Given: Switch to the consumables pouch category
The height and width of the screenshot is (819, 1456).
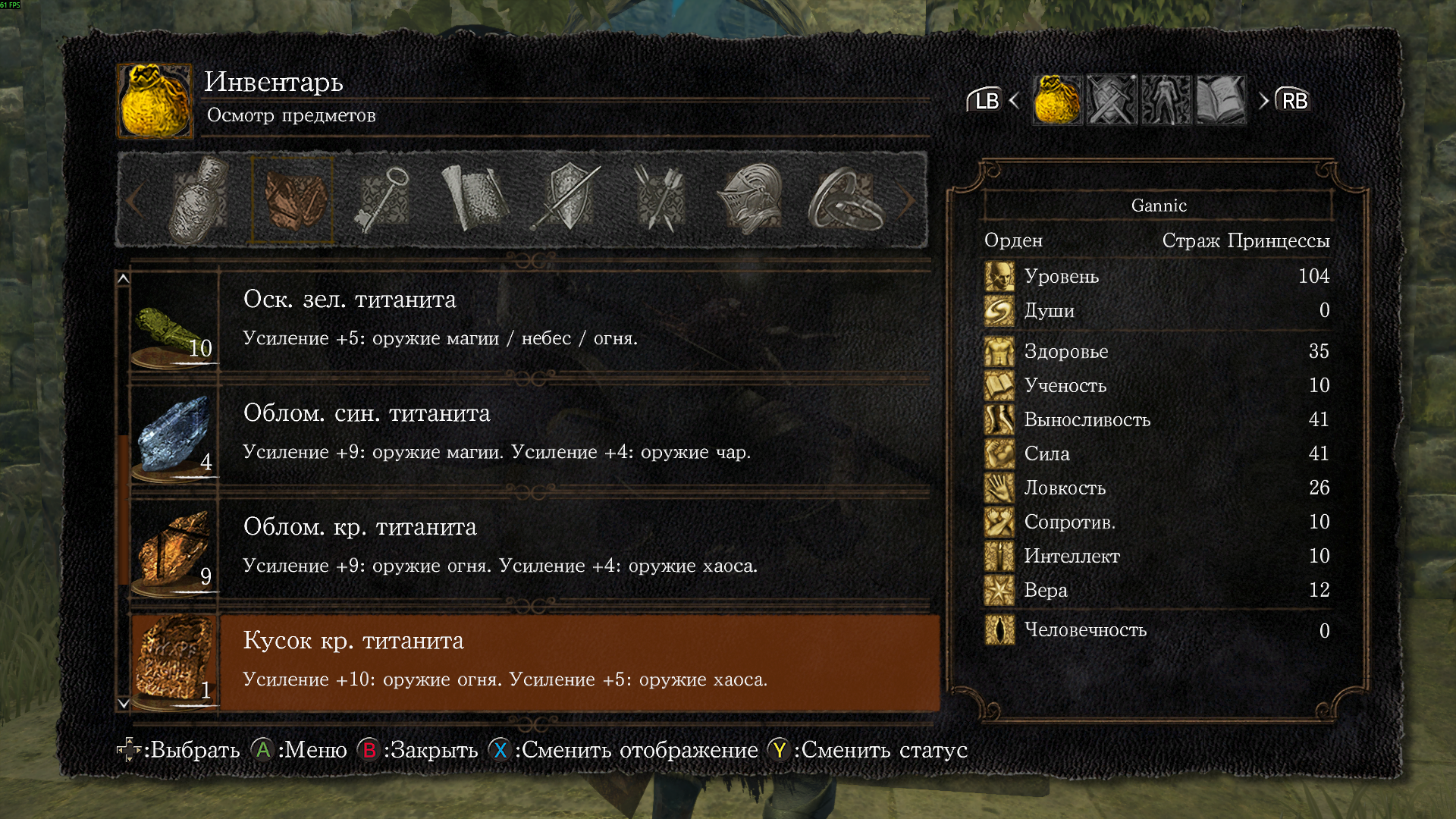Looking at the screenshot, I should tap(198, 200).
